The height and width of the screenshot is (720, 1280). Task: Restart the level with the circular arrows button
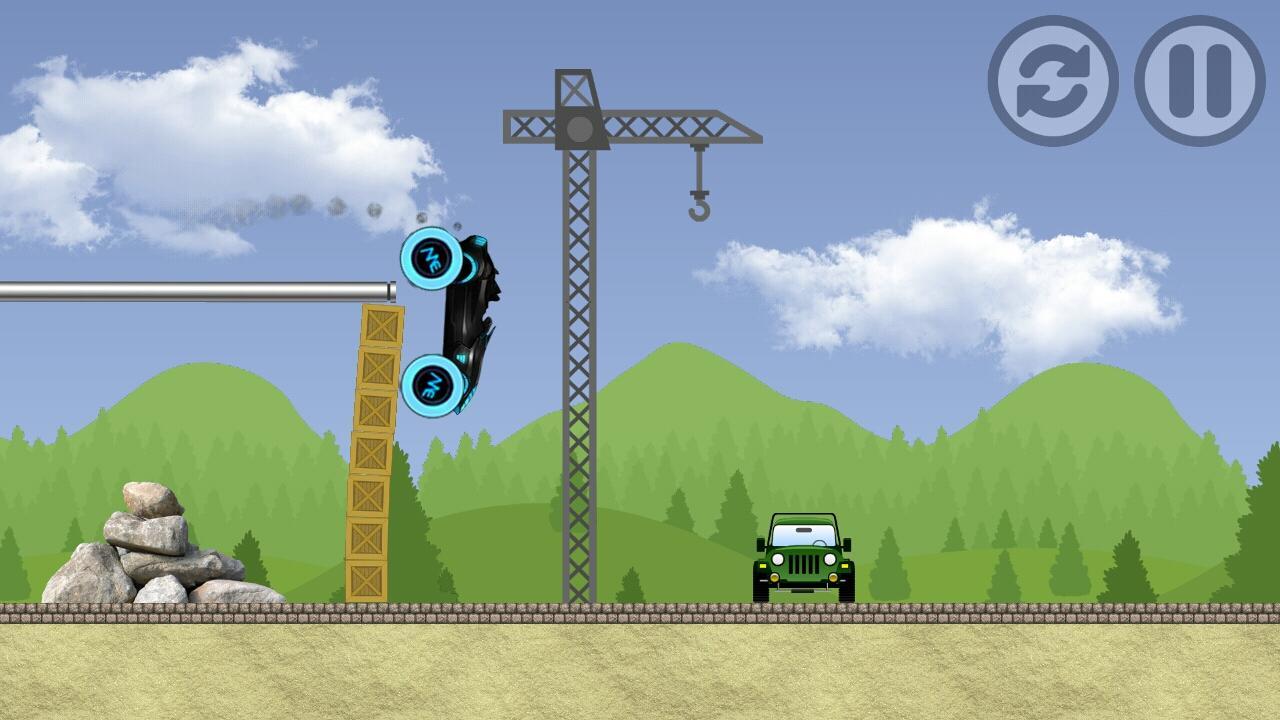click(x=1053, y=81)
